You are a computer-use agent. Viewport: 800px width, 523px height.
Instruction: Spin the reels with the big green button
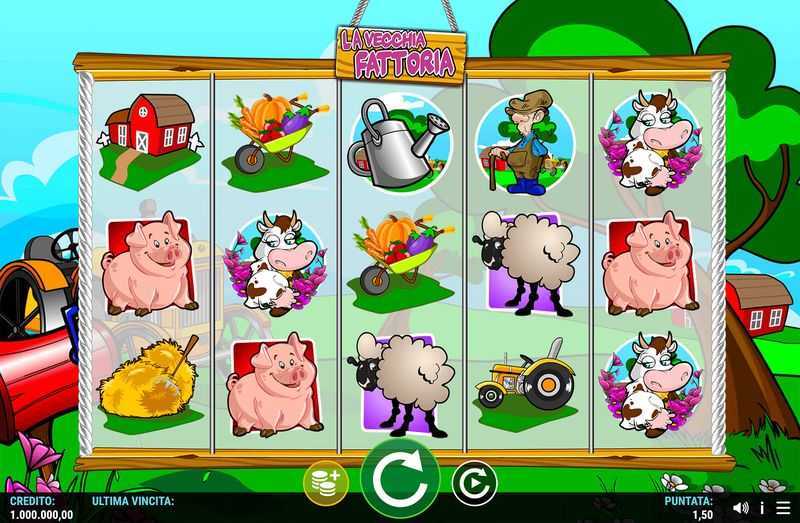pos(400,481)
